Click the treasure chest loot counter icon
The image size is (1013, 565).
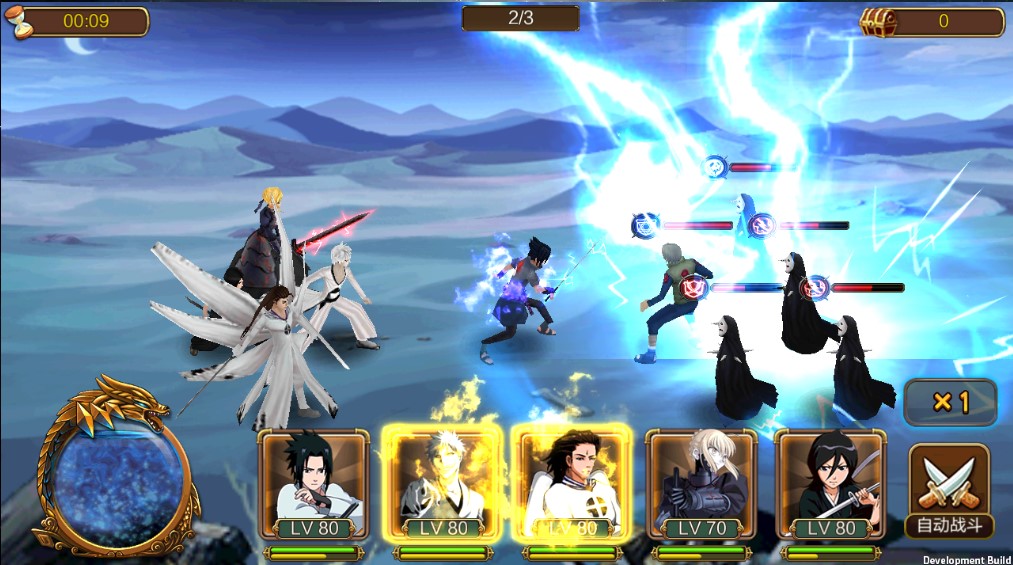[877, 22]
